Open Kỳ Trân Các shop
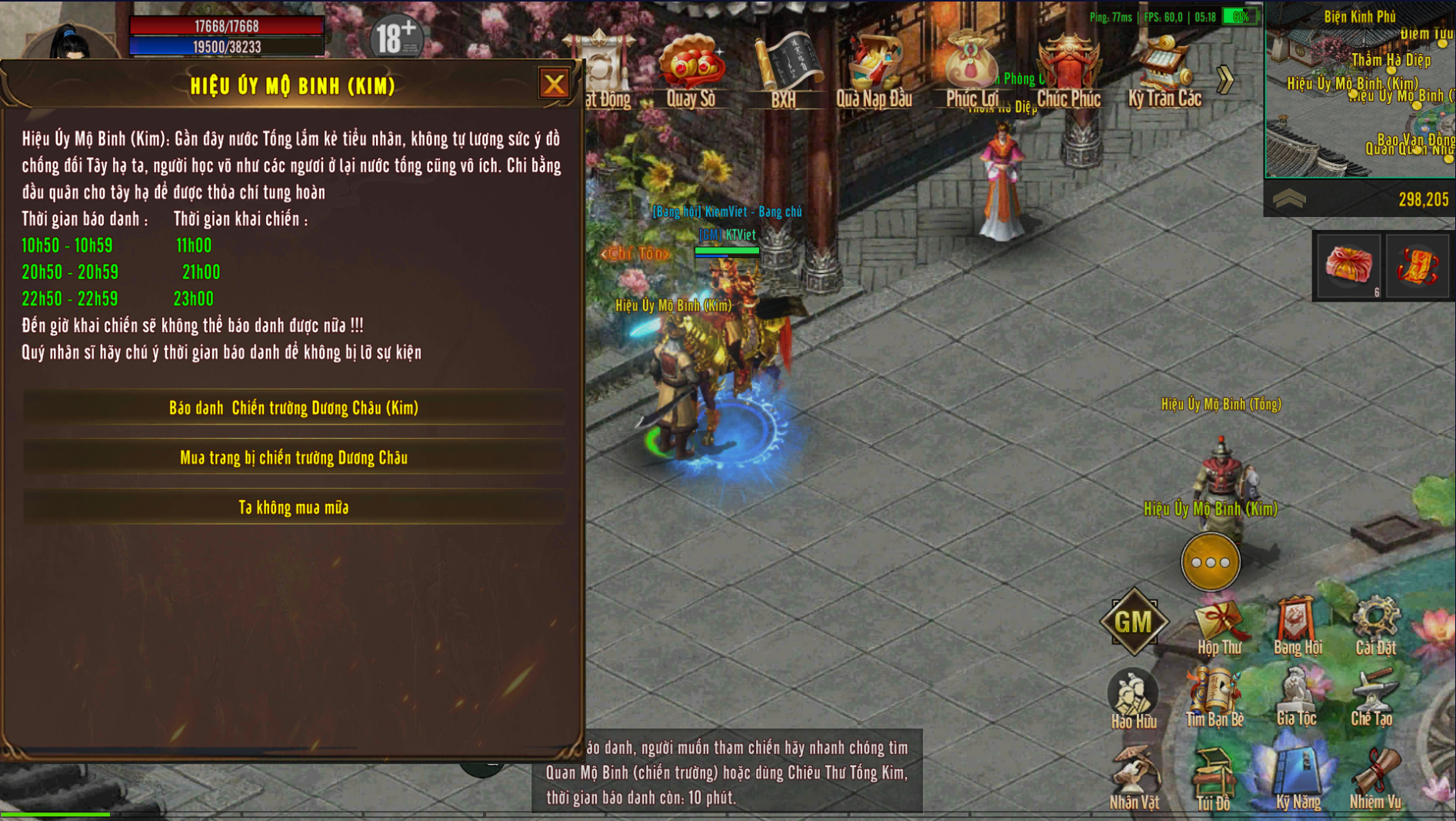The width and height of the screenshot is (1456, 821). click(x=1164, y=69)
